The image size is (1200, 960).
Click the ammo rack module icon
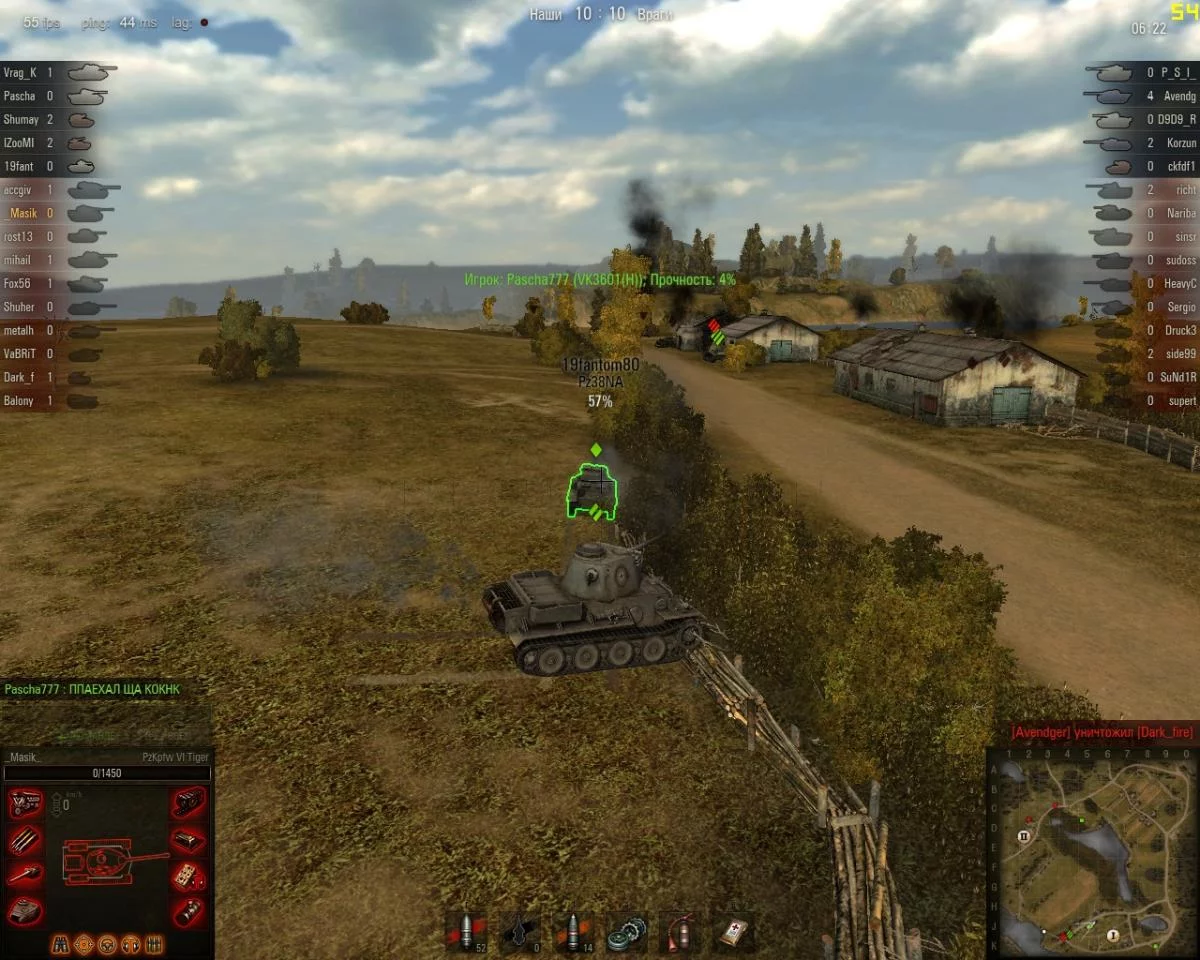[25, 839]
